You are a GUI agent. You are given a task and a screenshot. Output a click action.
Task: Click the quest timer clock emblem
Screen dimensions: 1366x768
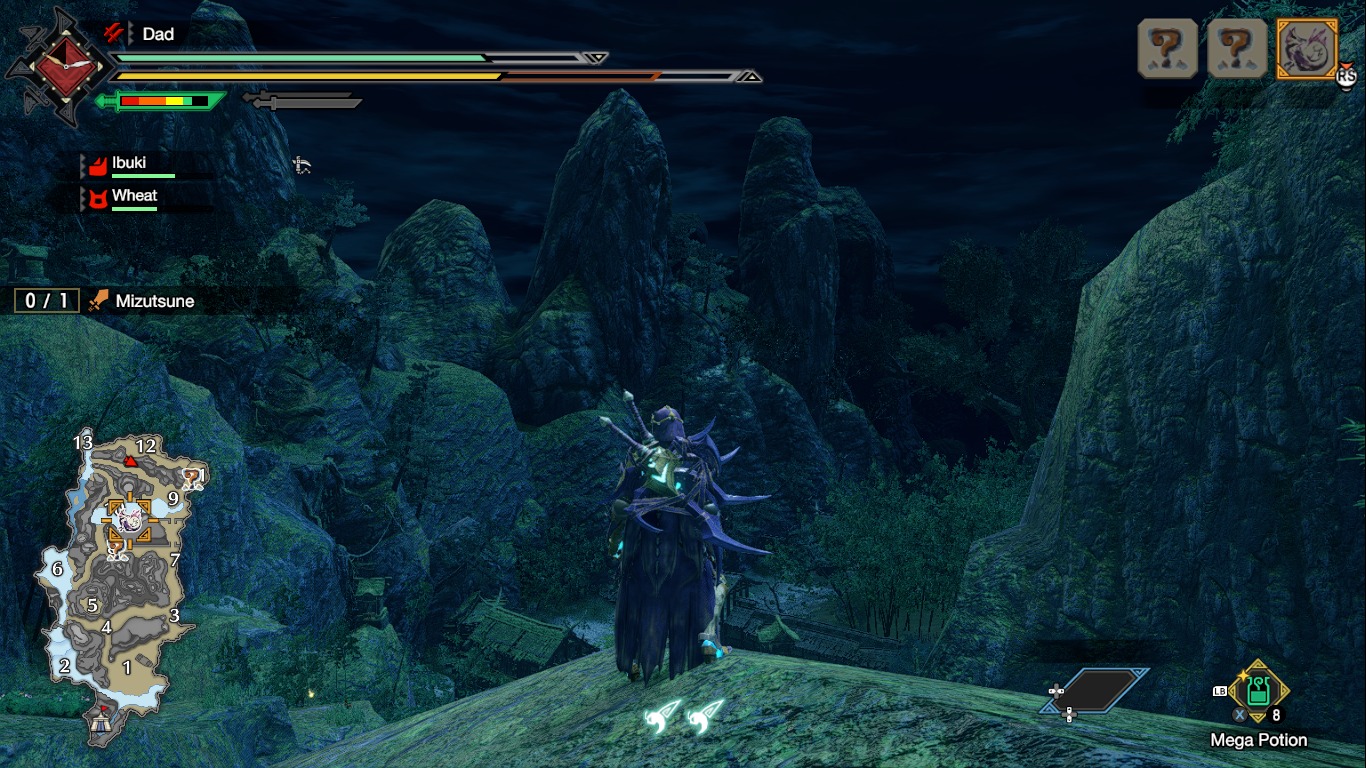64,66
